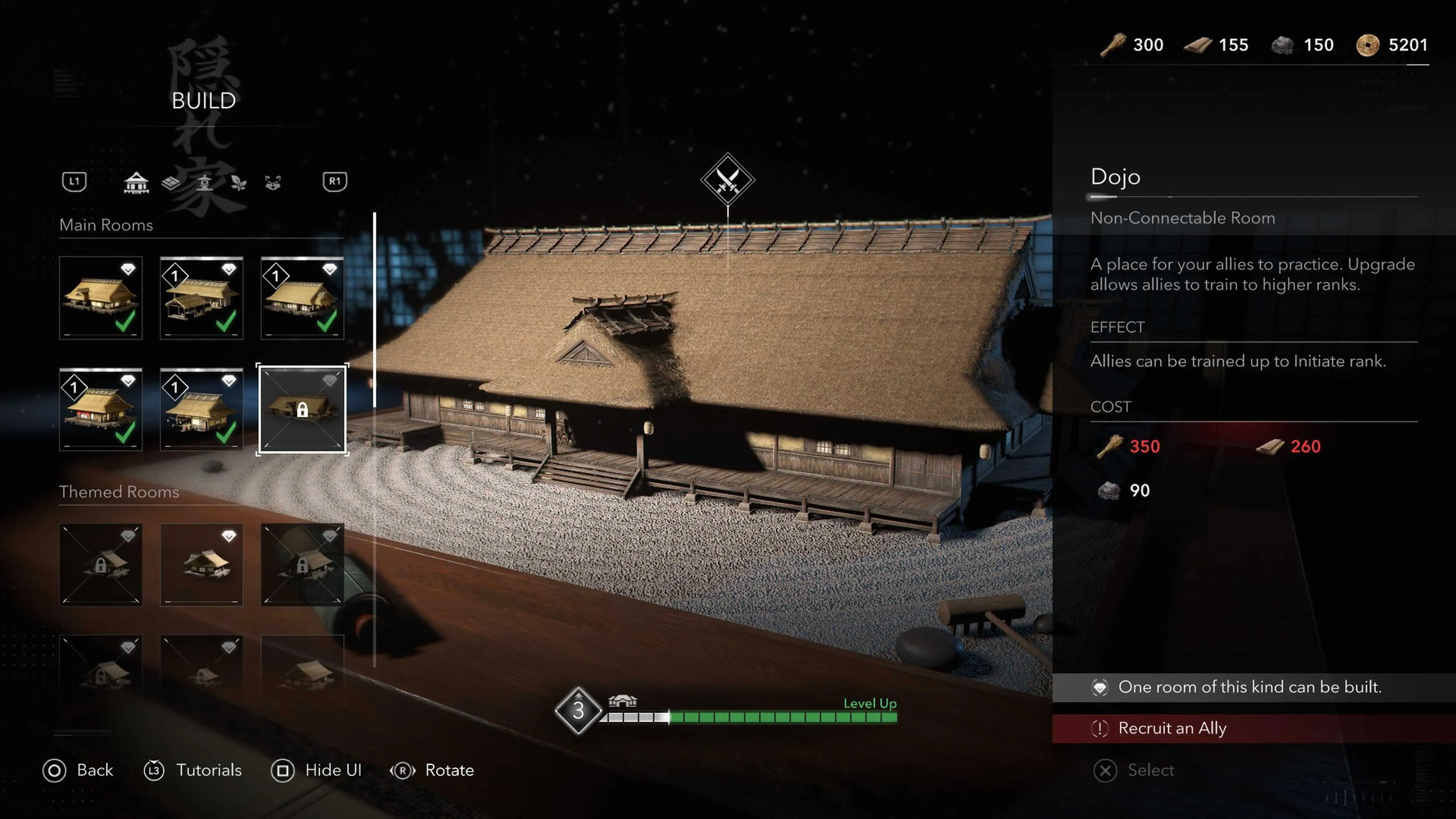The height and width of the screenshot is (819, 1456).
Task: Open the tatami floor mat category tab
Action: (x=171, y=182)
